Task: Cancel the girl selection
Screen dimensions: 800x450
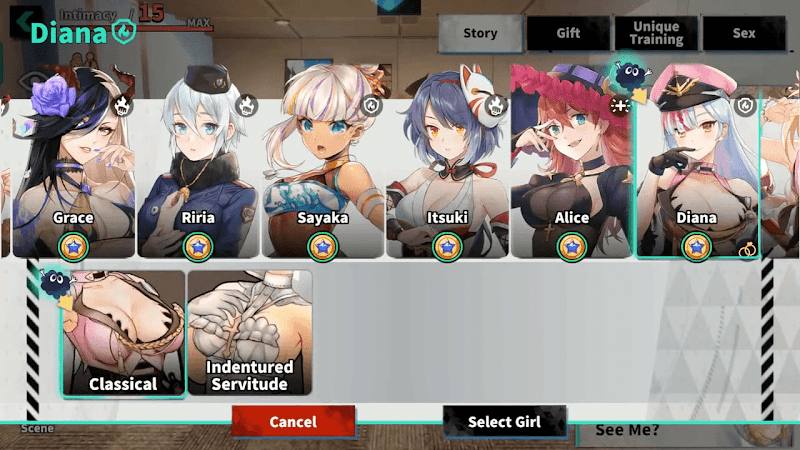Action: click(x=293, y=422)
